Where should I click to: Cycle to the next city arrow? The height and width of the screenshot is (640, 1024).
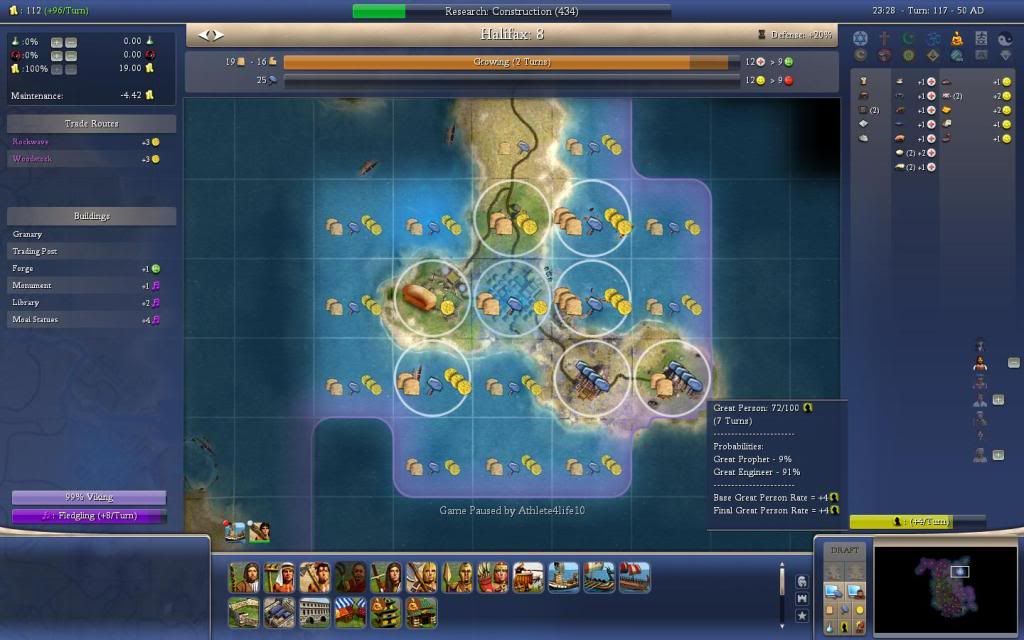pos(217,35)
